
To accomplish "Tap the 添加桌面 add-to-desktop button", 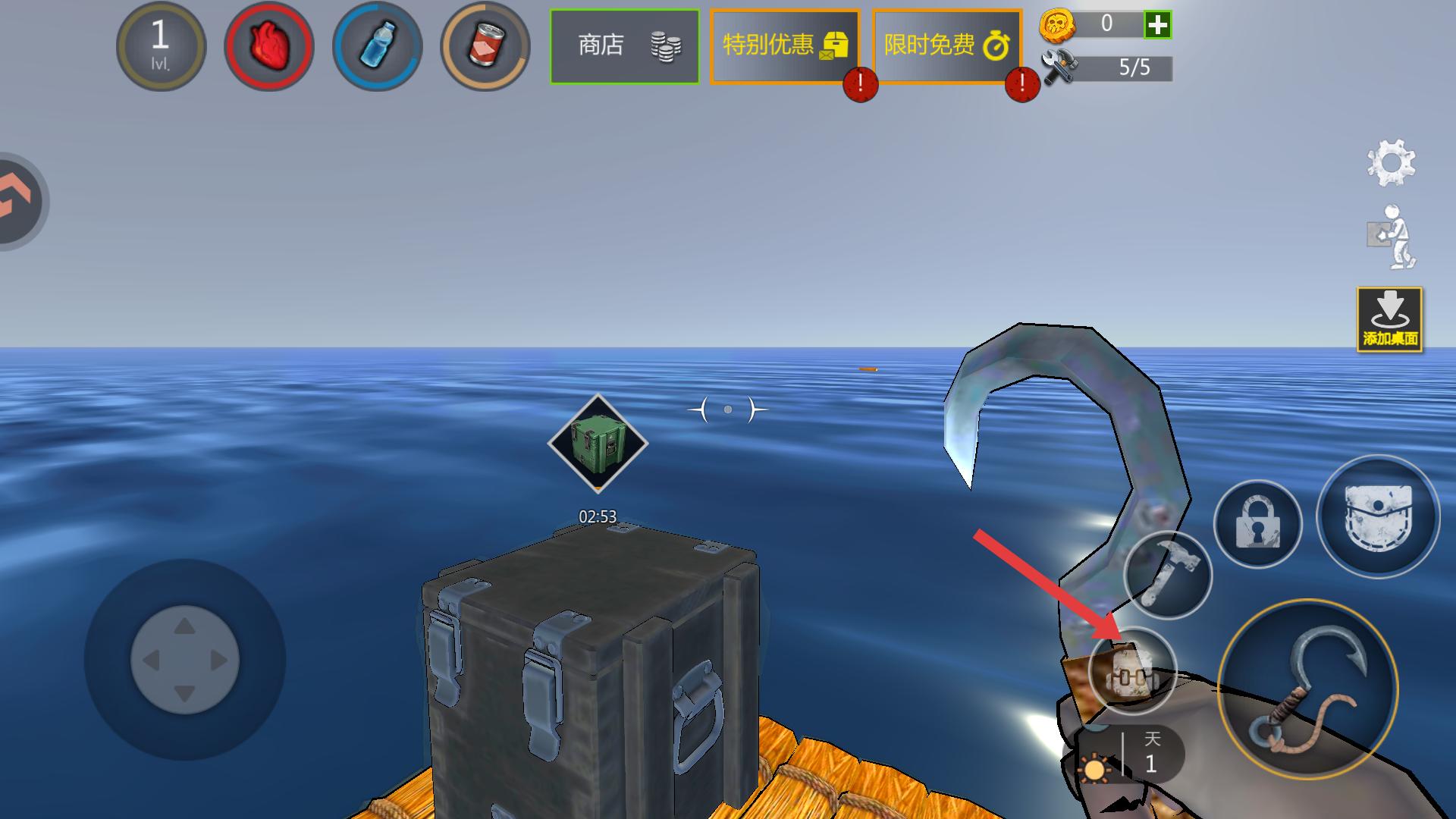I will click(1389, 319).
